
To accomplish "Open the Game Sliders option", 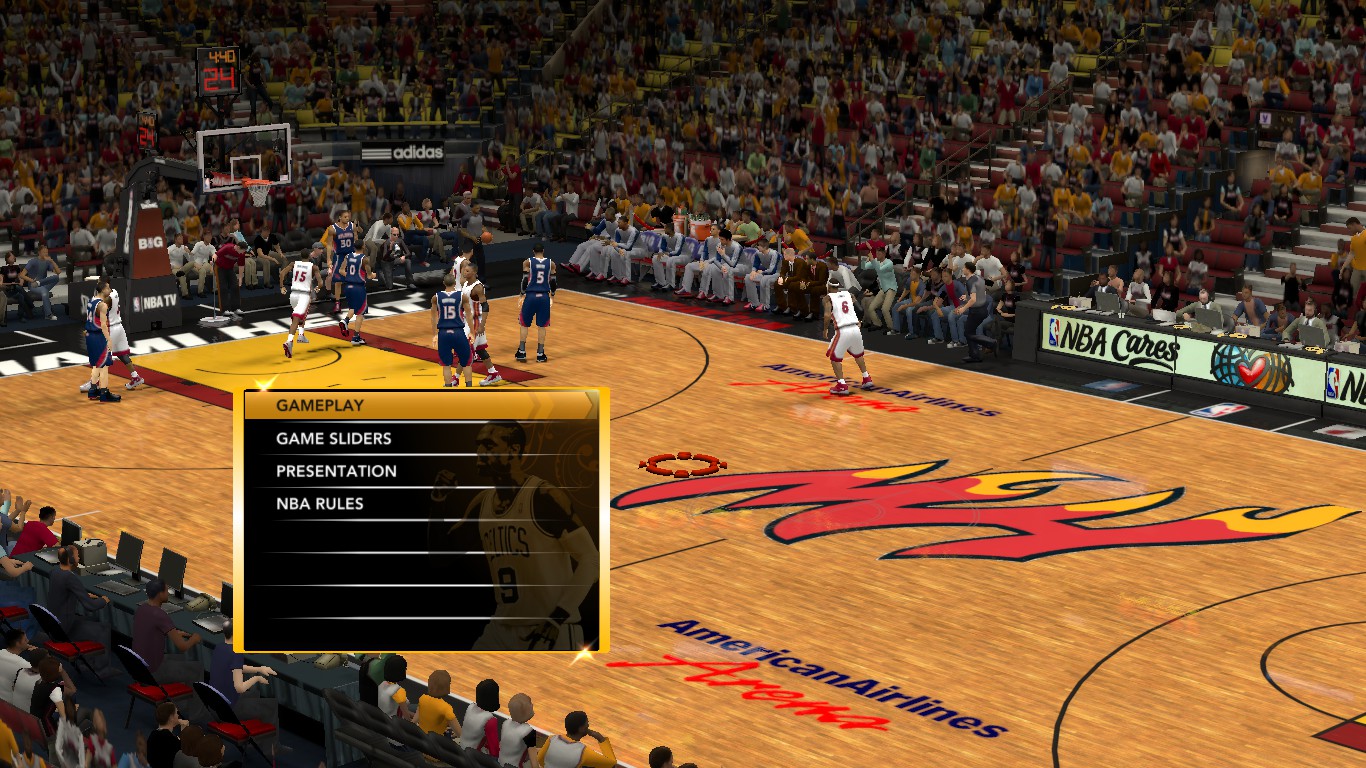I will 334,438.
